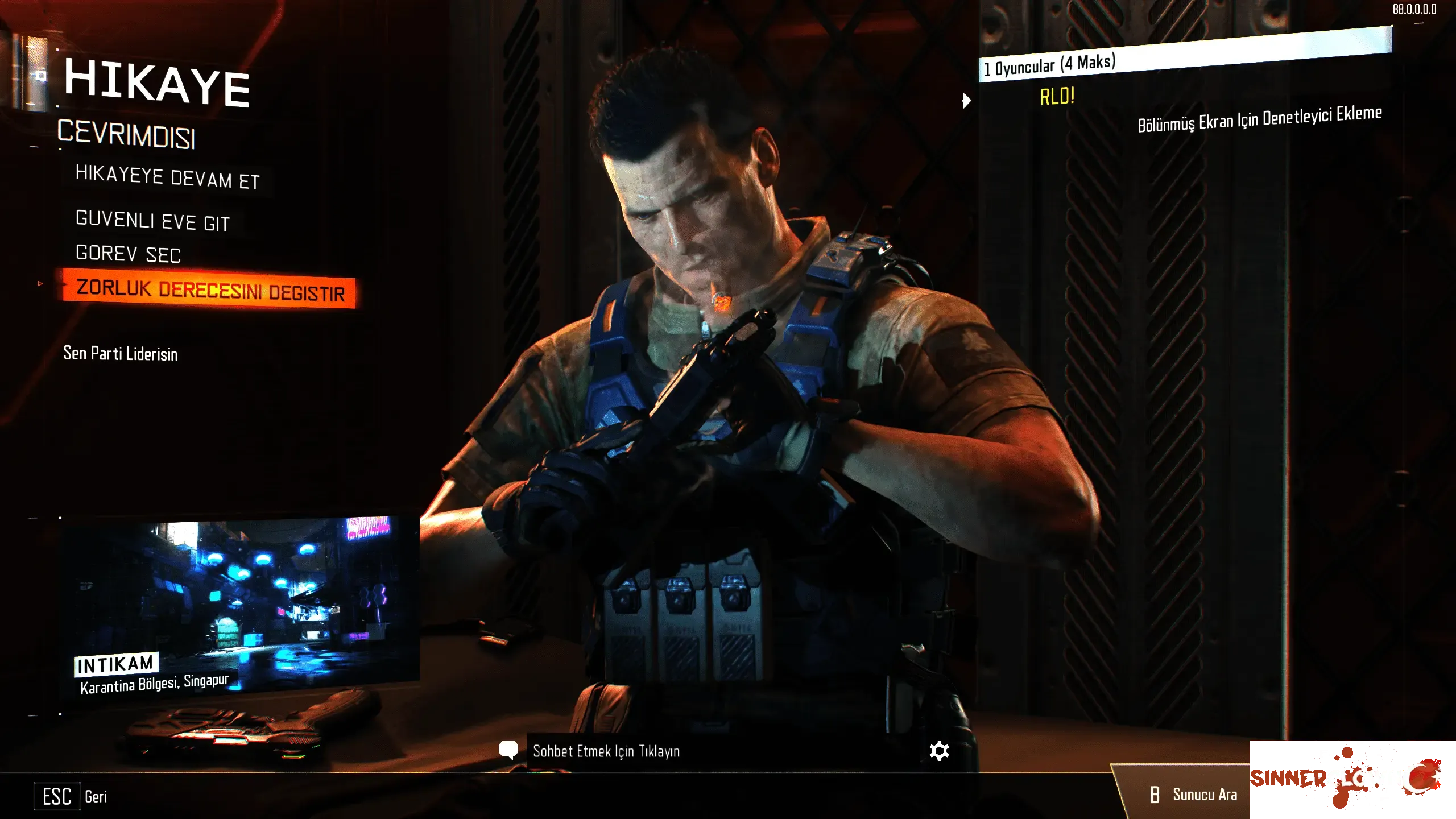Screen dimensions: 1456x819
Task: Open the INTIKAM mission thumbnail
Action: coord(239,606)
